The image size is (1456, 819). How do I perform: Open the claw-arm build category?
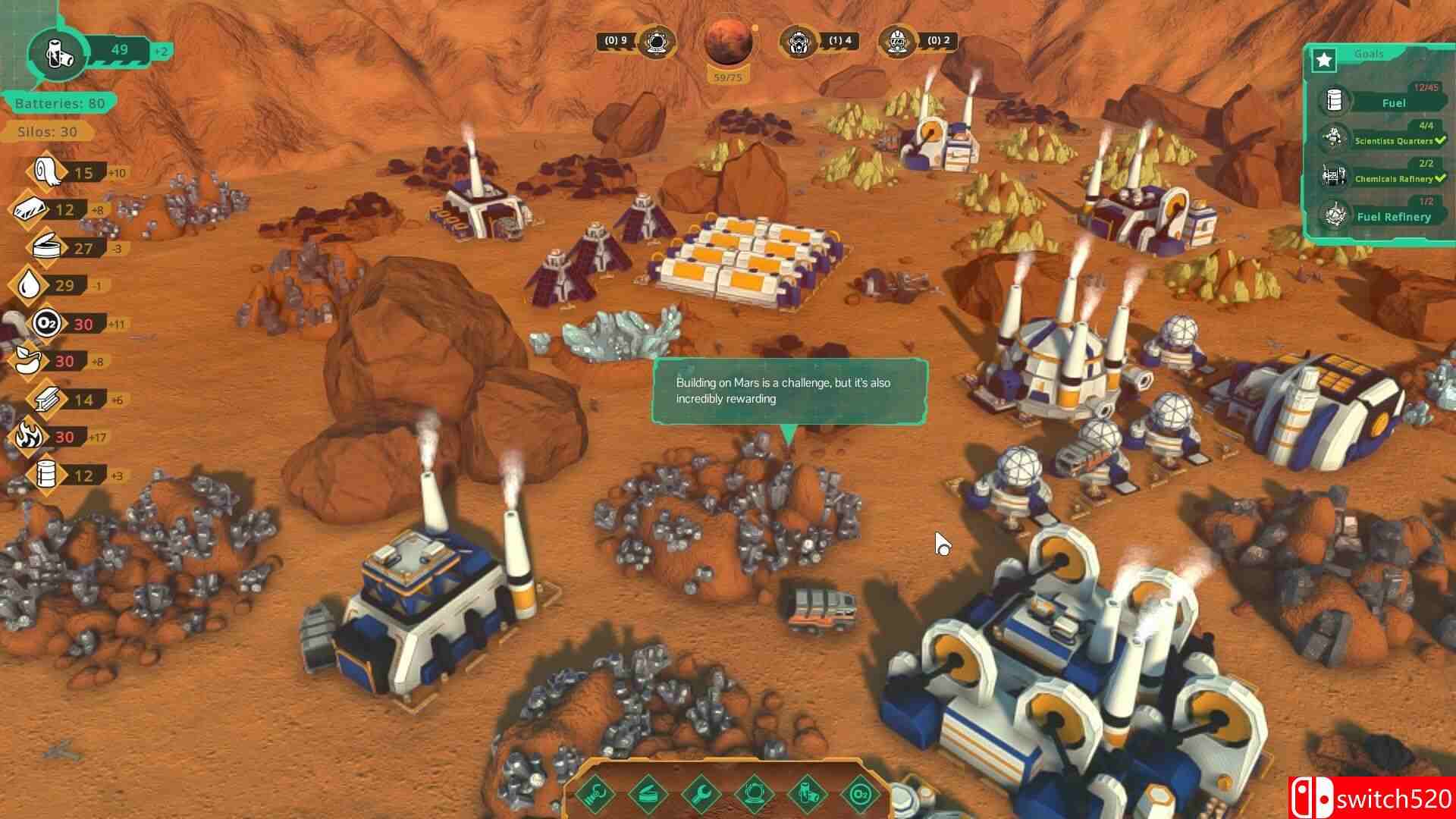[596, 793]
